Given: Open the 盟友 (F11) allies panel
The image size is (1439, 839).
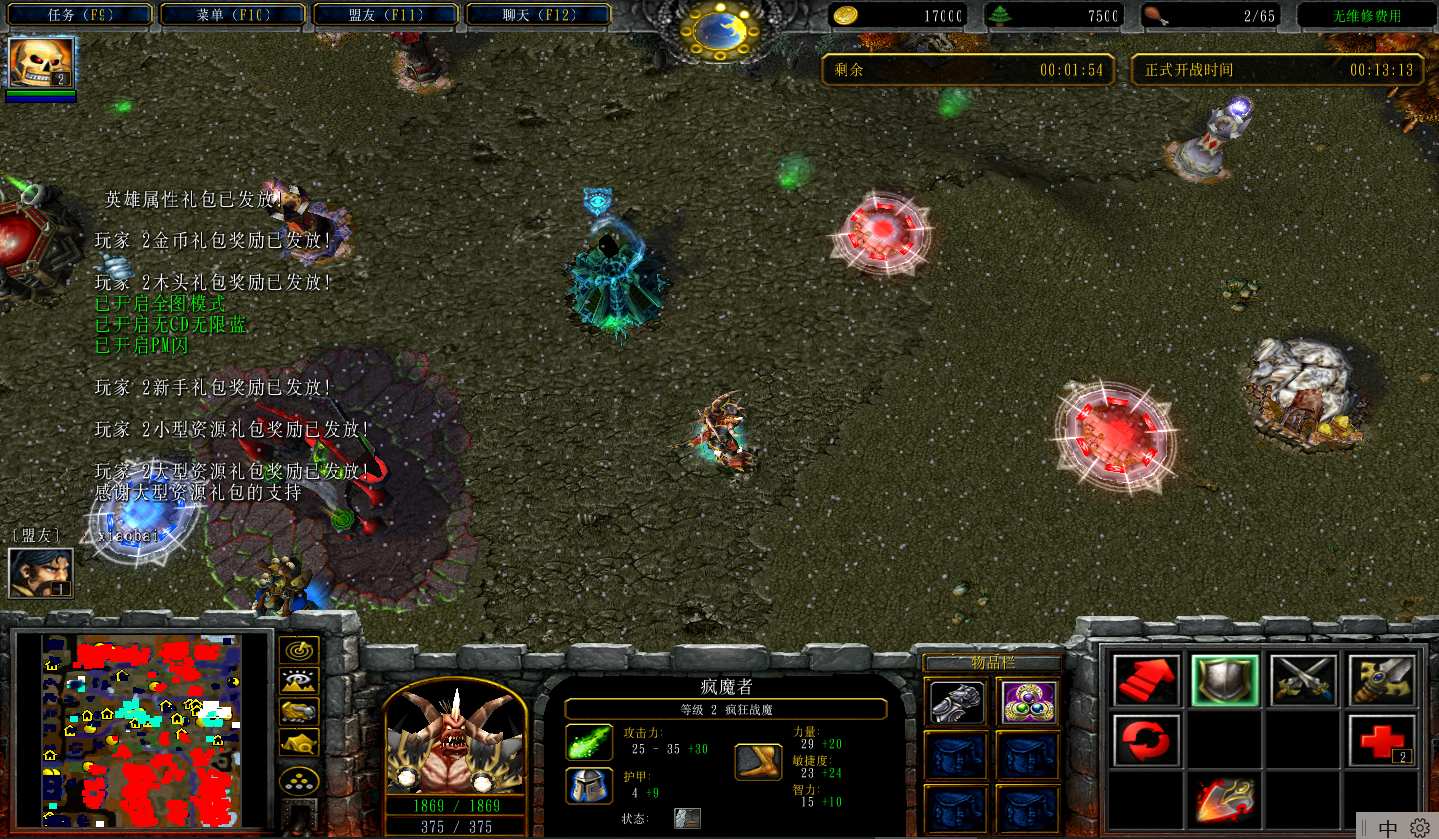Looking at the screenshot, I should pyautogui.click(x=386, y=15).
